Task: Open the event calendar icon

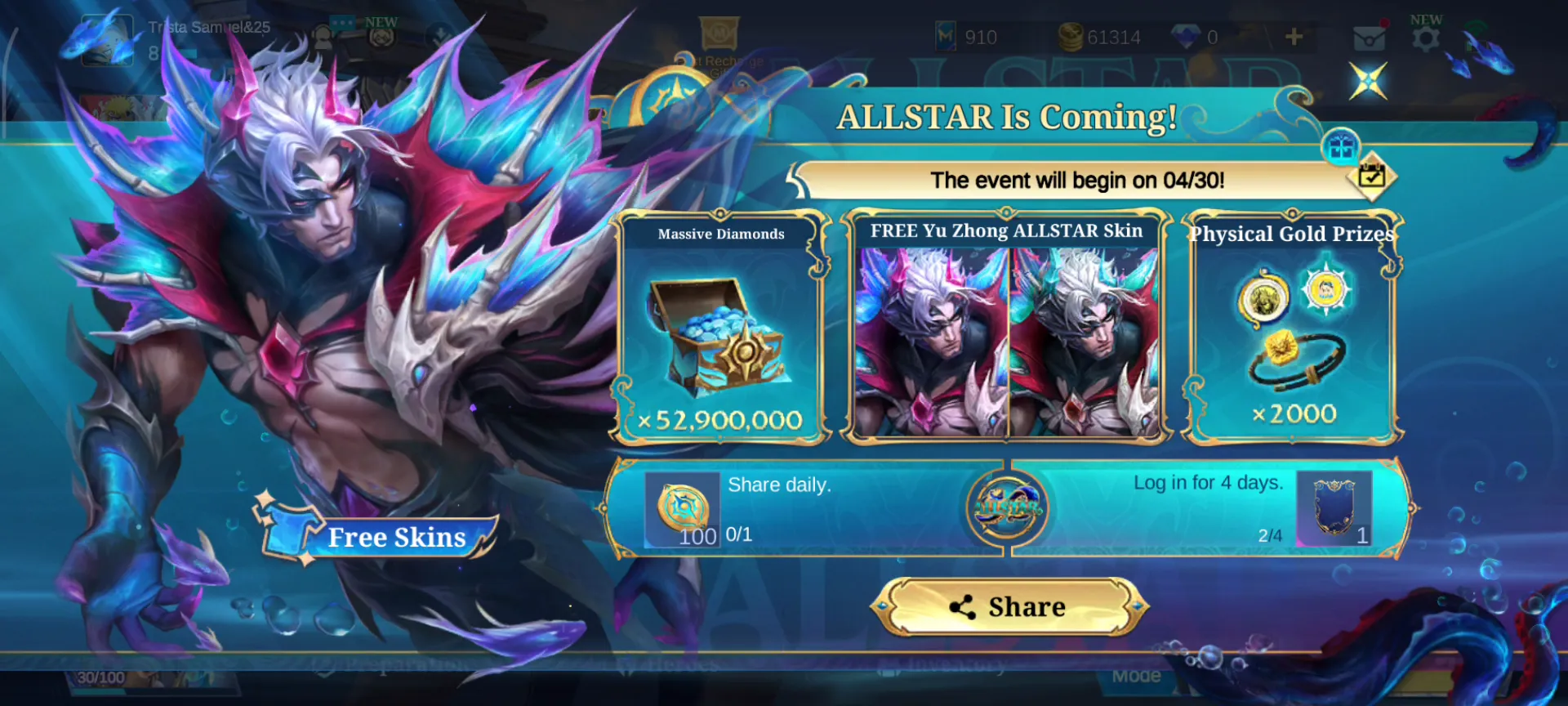Action: (x=1371, y=175)
